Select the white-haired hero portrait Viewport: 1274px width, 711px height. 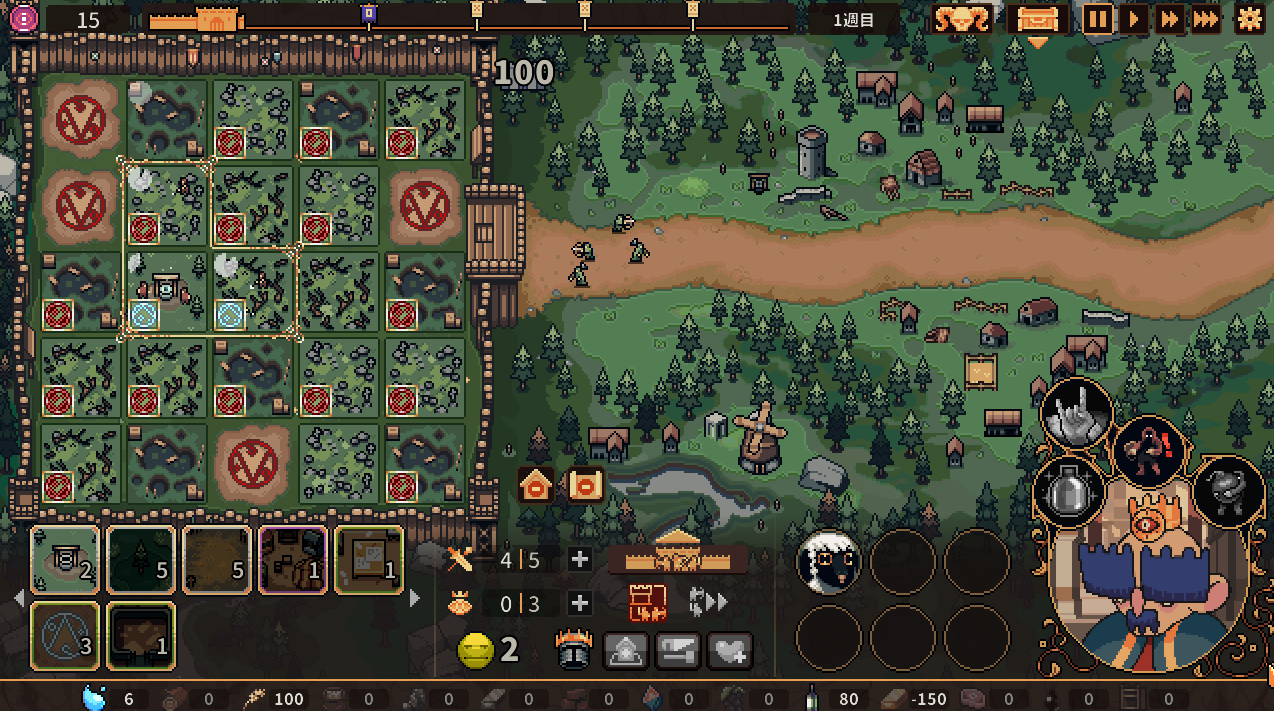click(828, 562)
